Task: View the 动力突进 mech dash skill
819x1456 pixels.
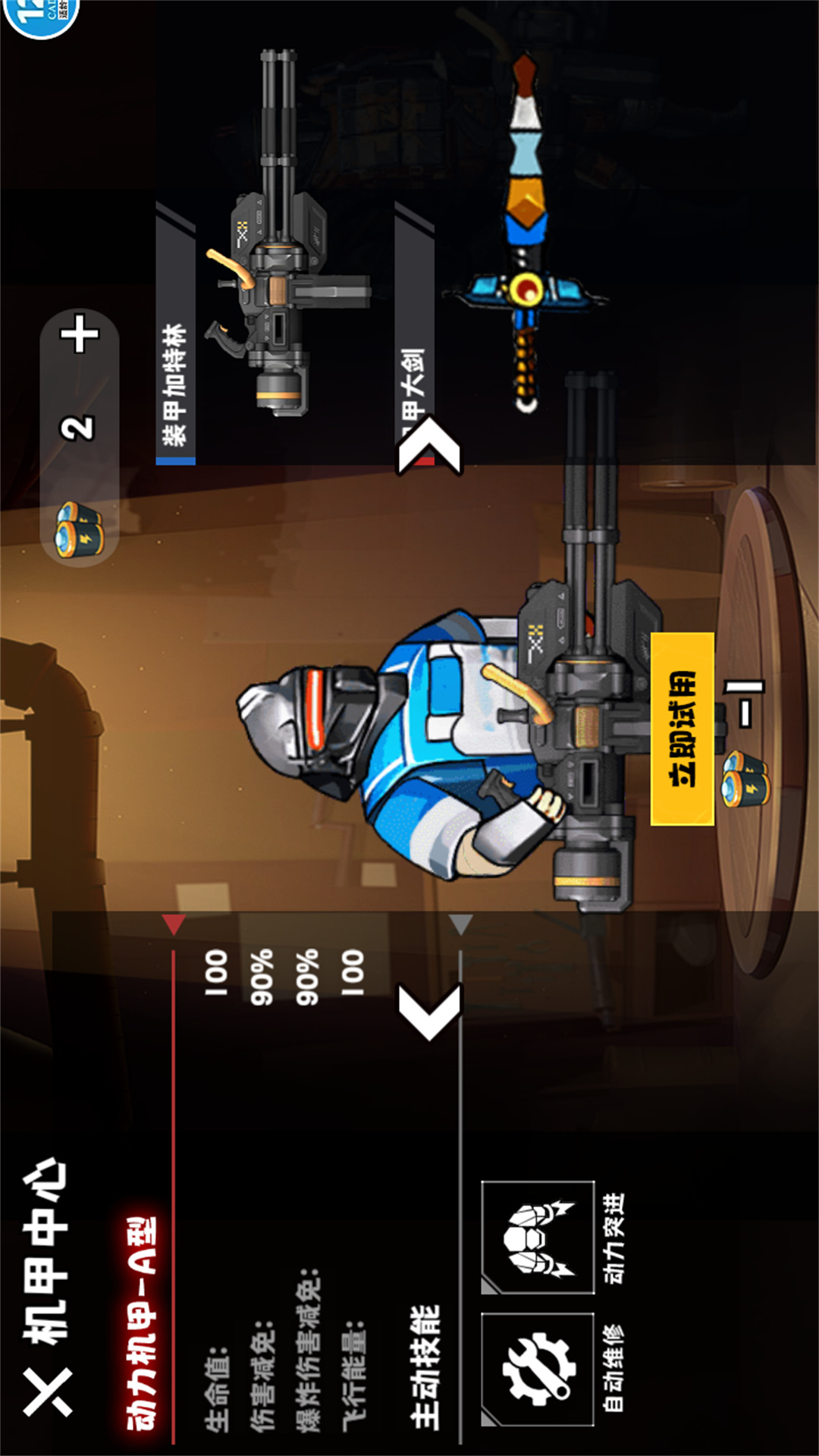Action: point(538,1238)
